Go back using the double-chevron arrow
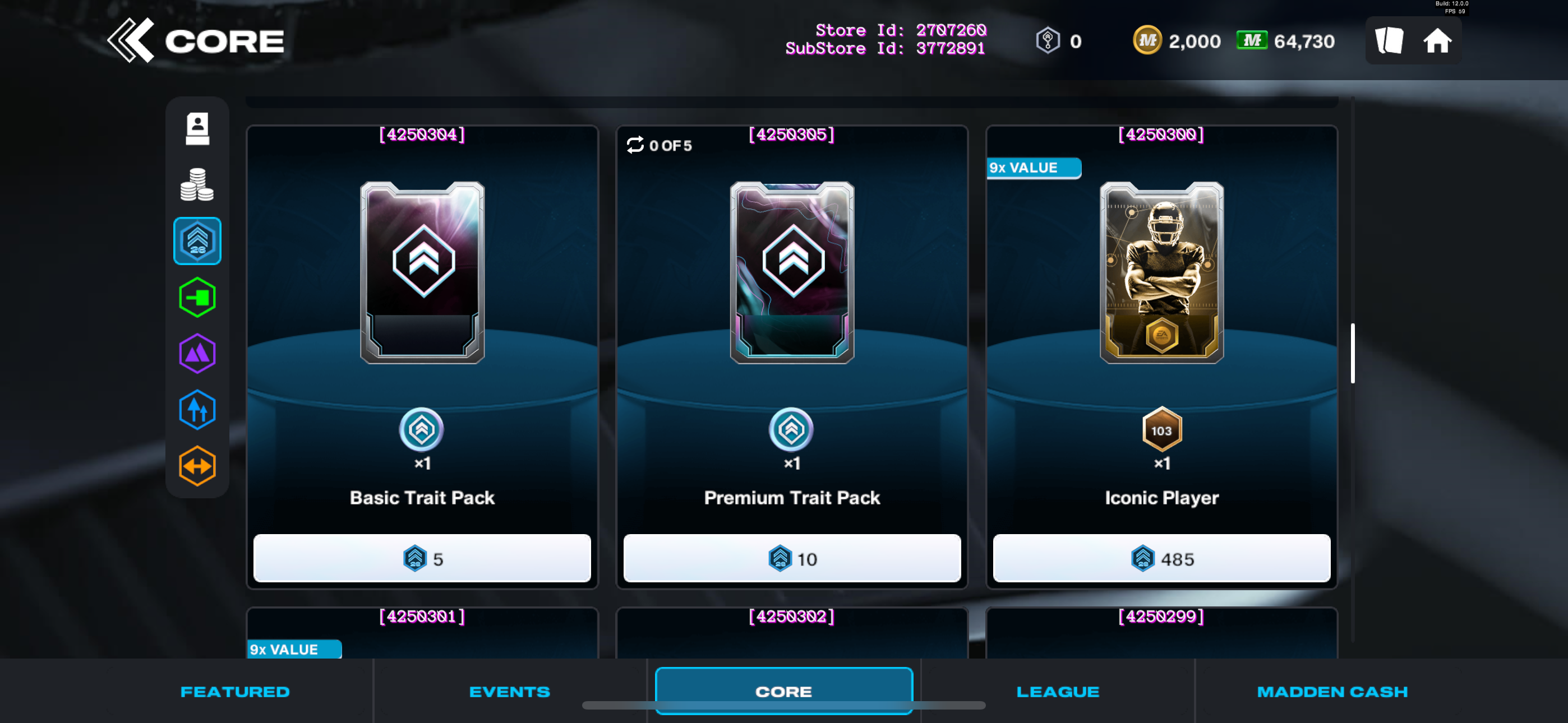1568x723 pixels. tap(130, 40)
